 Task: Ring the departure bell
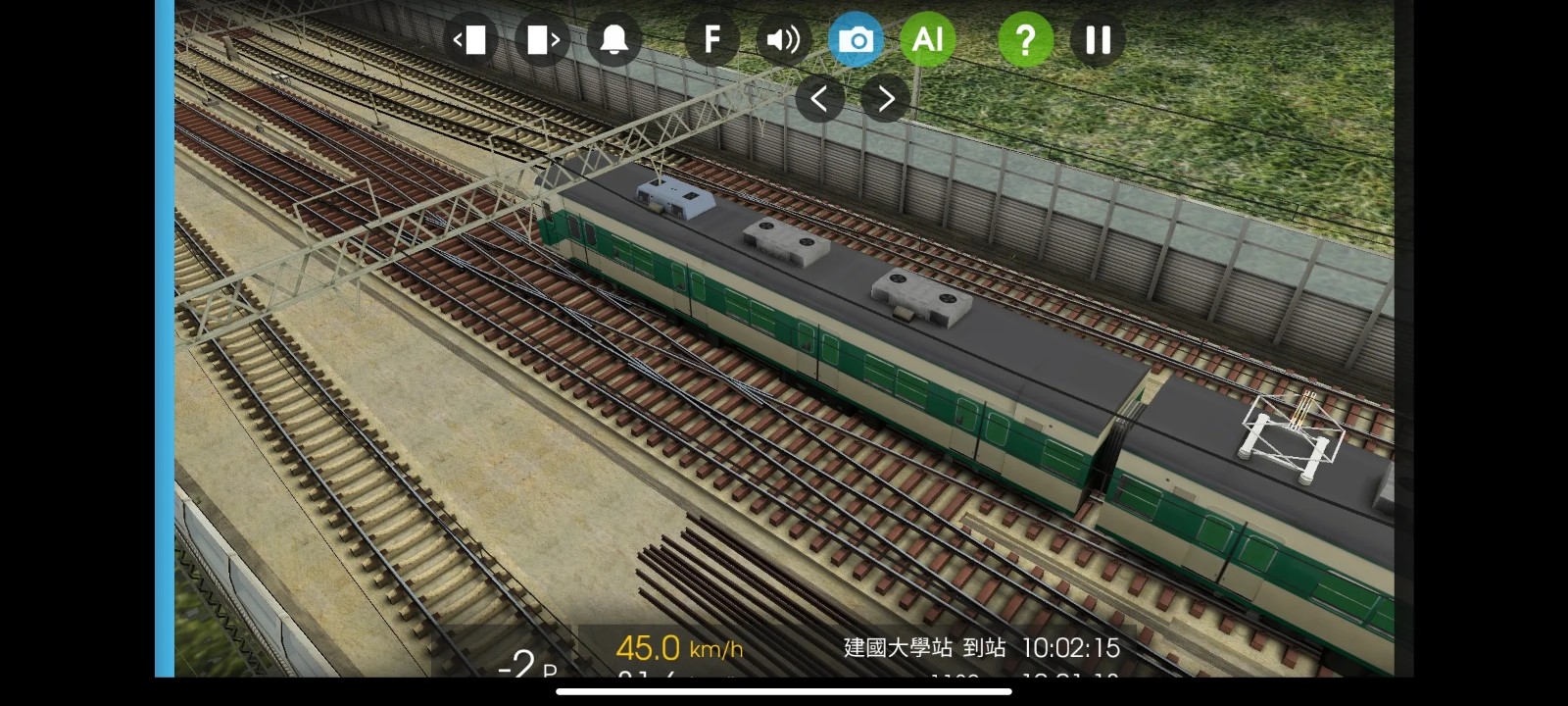click(x=614, y=39)
